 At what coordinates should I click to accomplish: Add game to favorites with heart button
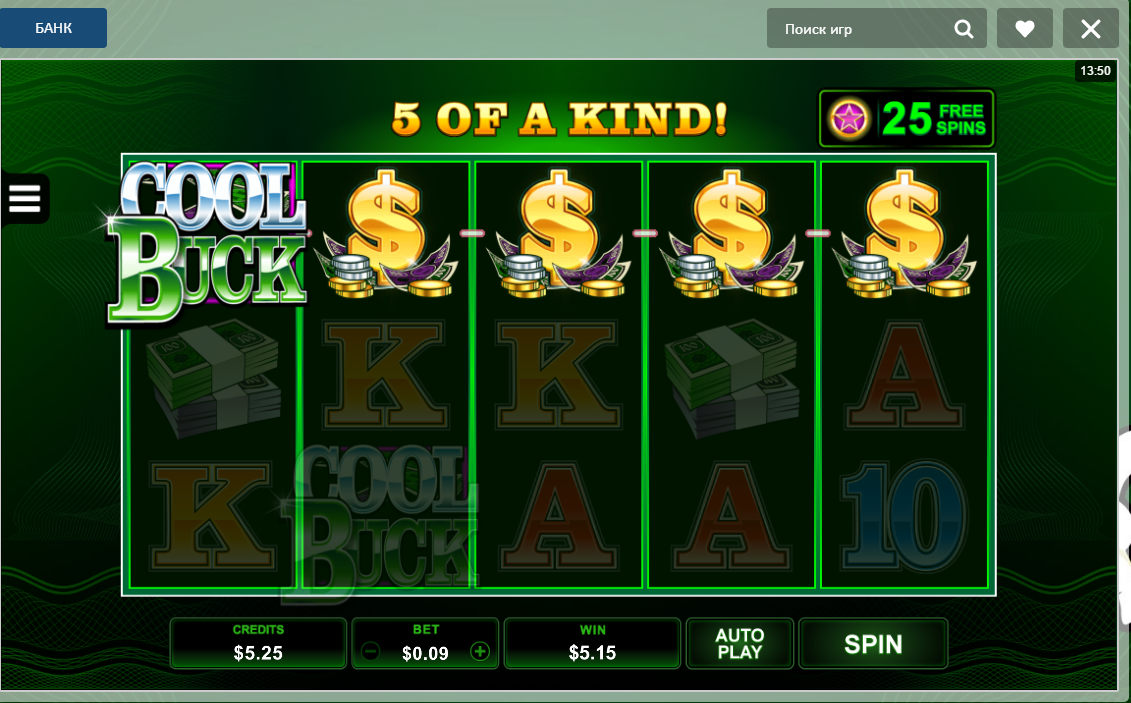[1025, 29]
